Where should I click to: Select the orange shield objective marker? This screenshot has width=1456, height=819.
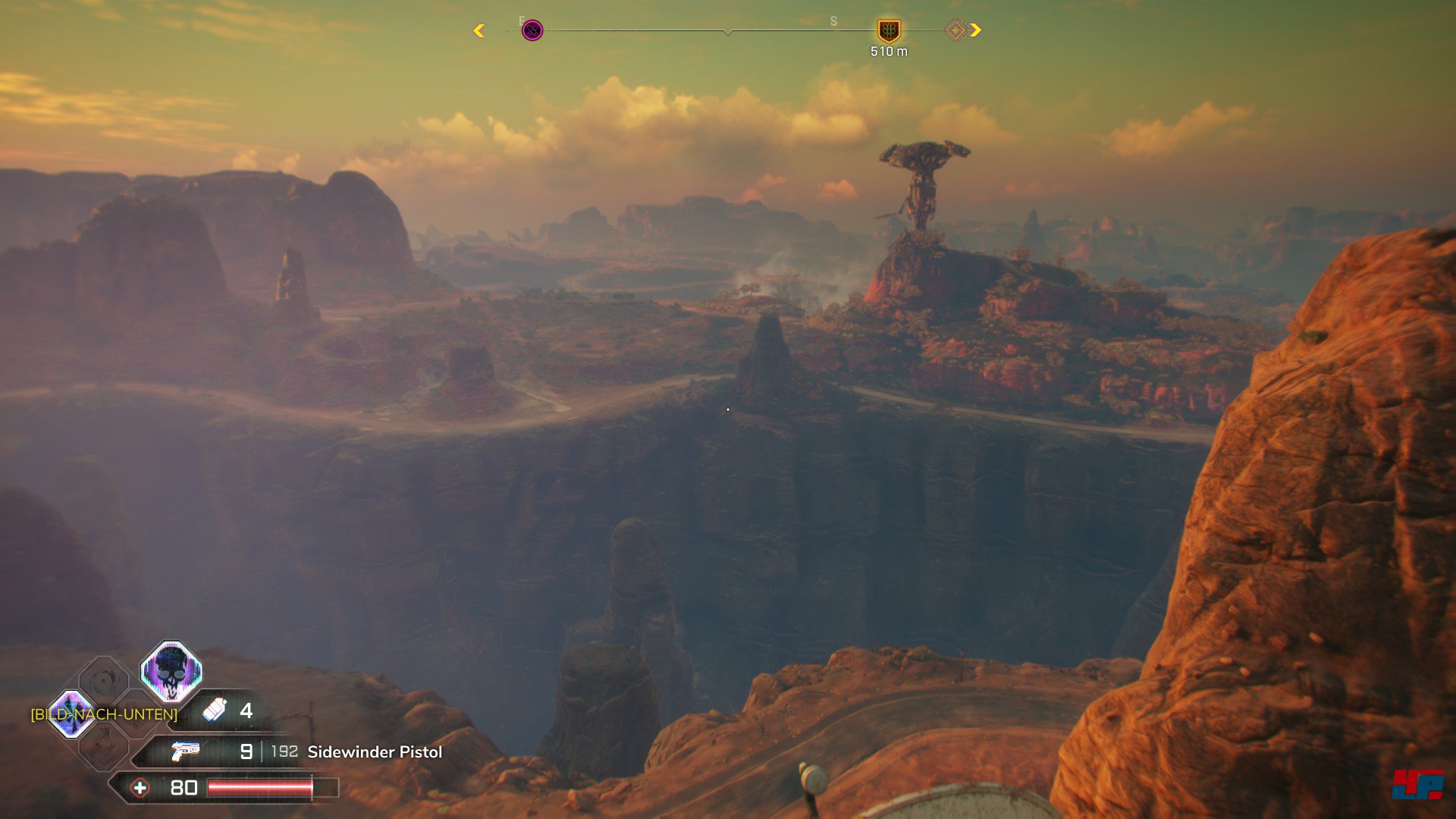pos(888,31)
